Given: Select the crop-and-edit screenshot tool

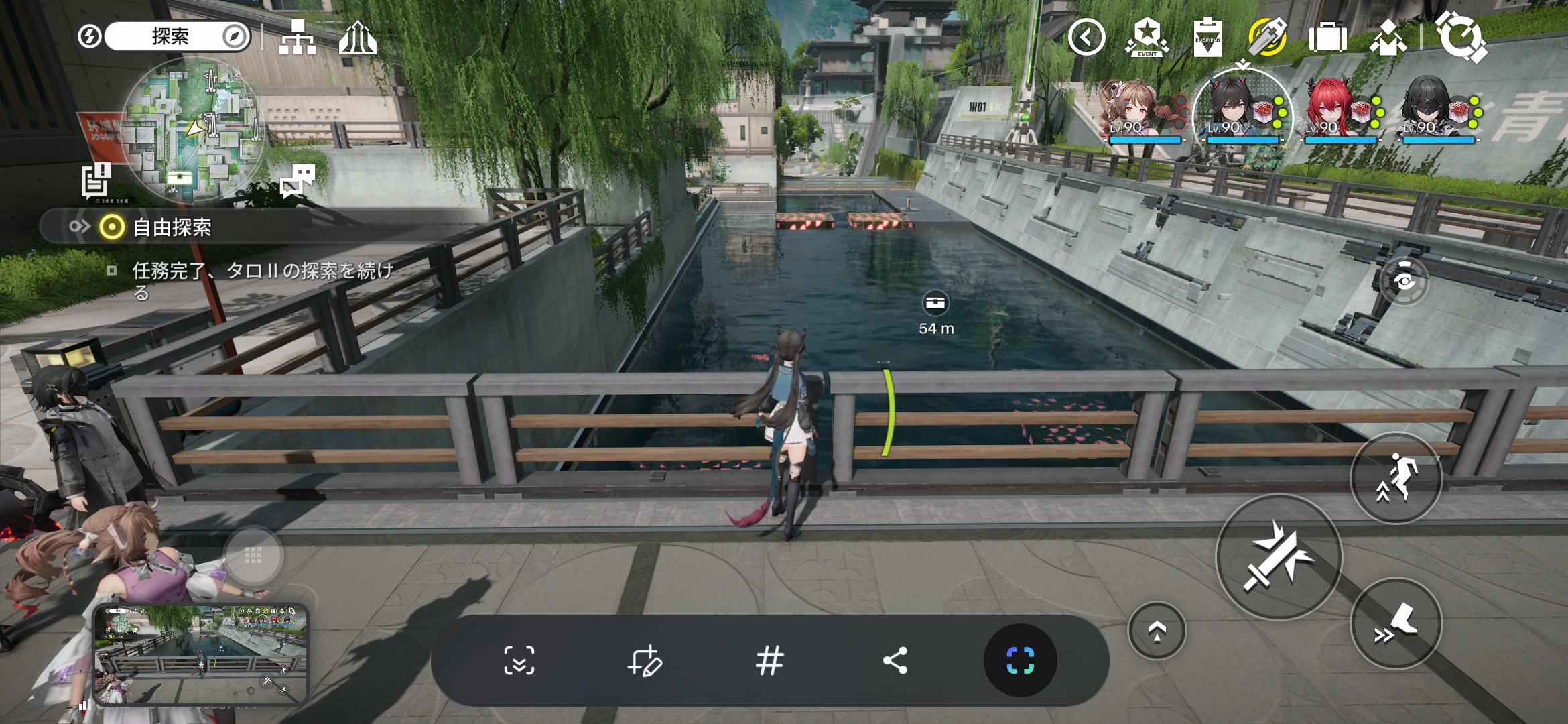Looking at the screenshot, I should coord(645,661).
